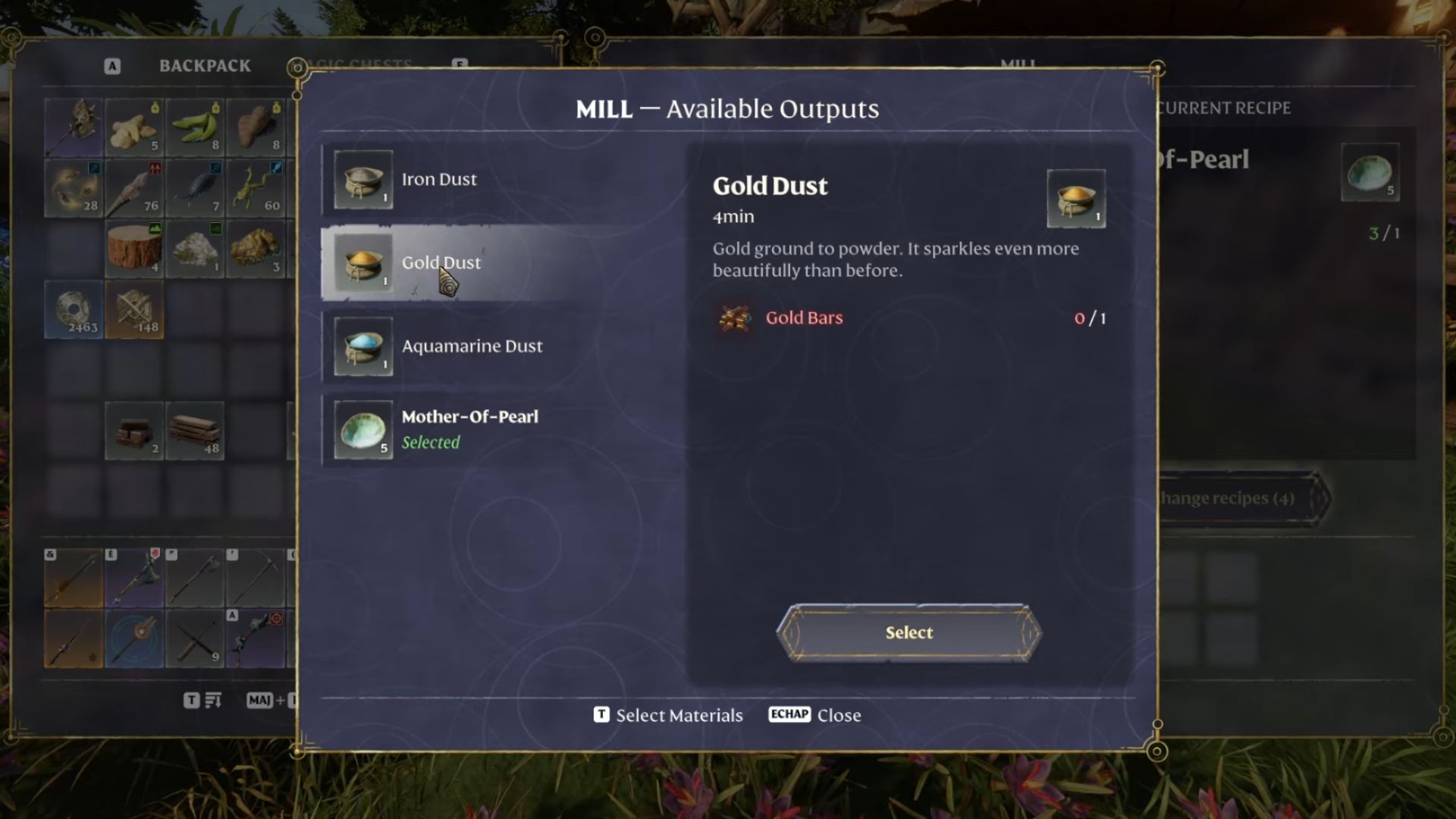Pick the gold ore nugget slot
This screenshot has height=819, width=1456.
click(x=256, y=249)
